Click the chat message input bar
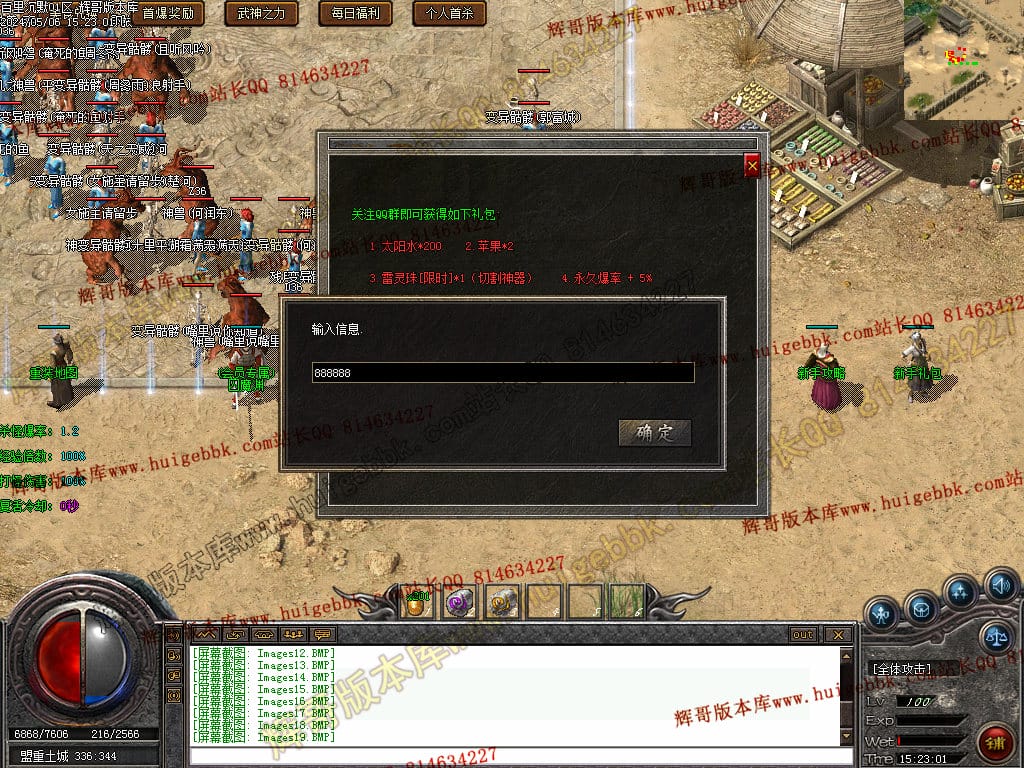 click(510, 756)
